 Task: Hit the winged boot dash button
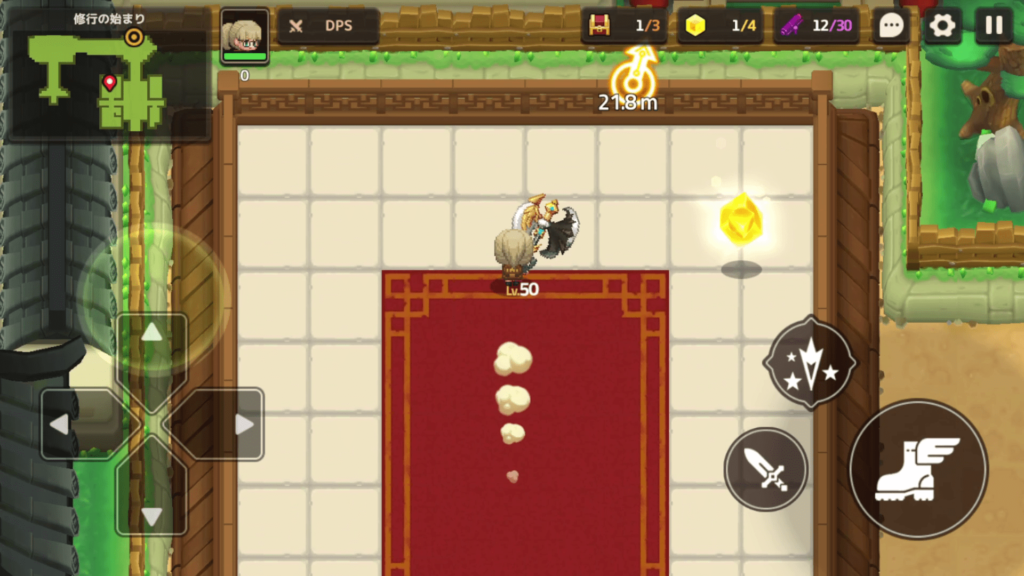(x=917, y=468)
